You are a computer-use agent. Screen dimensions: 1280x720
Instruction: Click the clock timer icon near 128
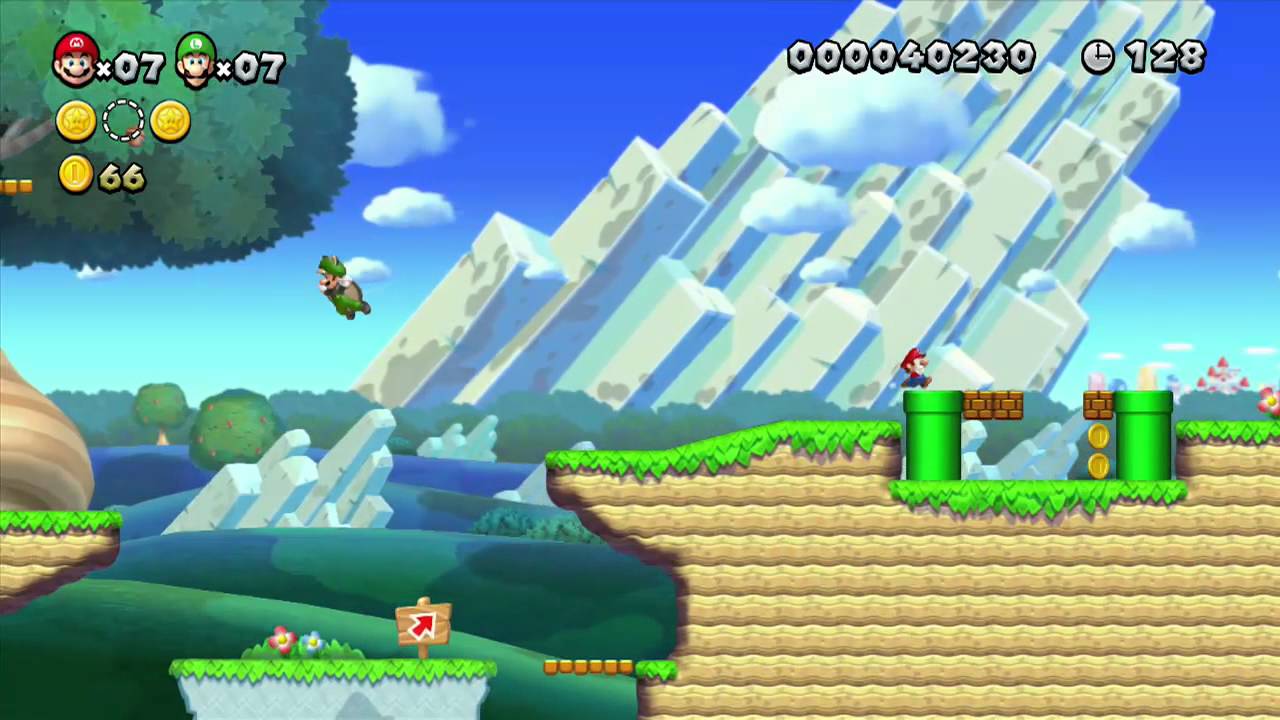(1097, 57)
